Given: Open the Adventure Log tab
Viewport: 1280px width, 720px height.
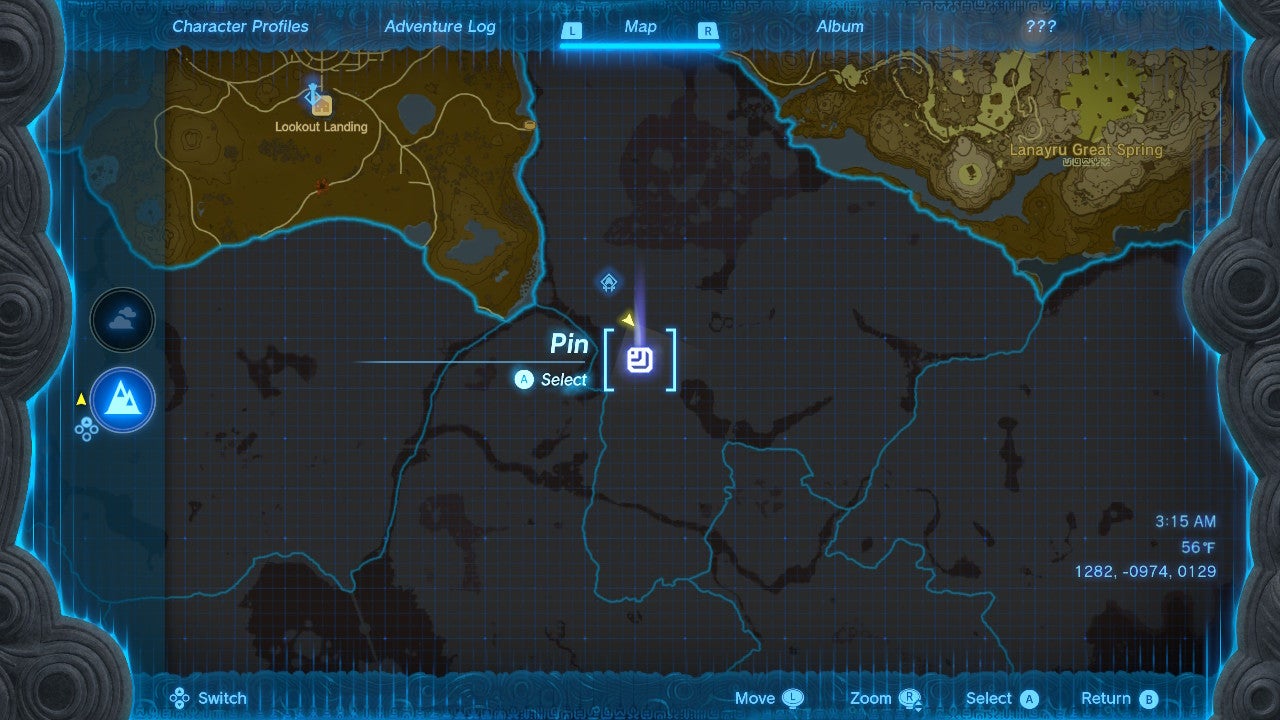Looking at the screenshot, I should tap(440, 27).
